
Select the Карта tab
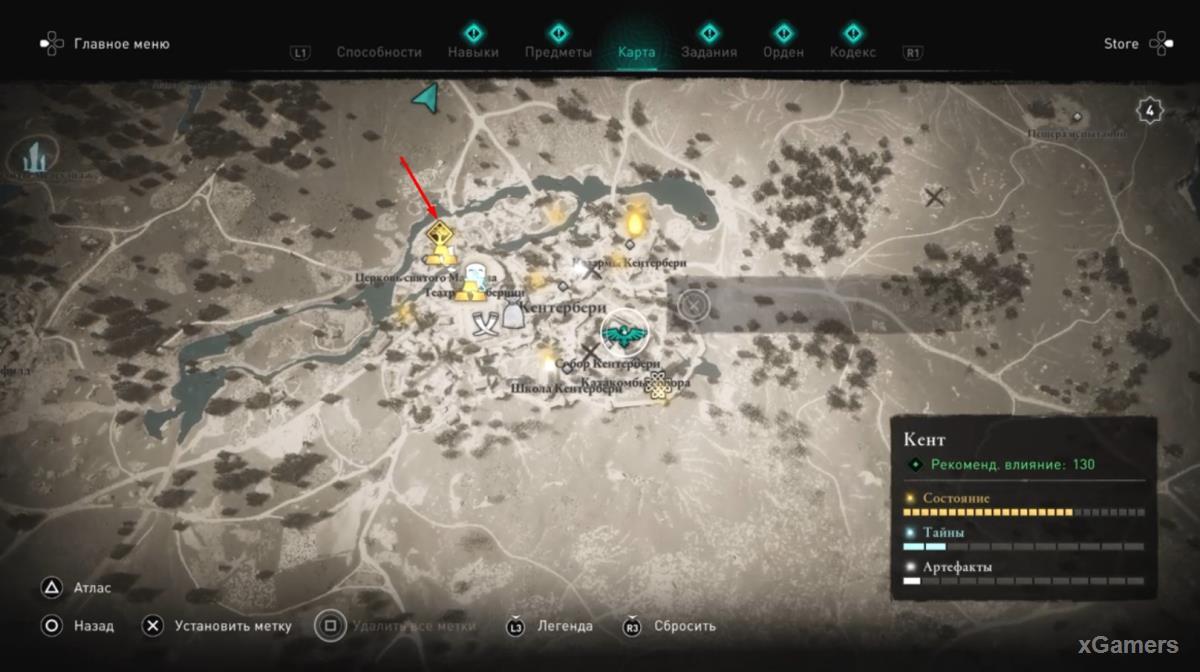(x=637, y=52)
